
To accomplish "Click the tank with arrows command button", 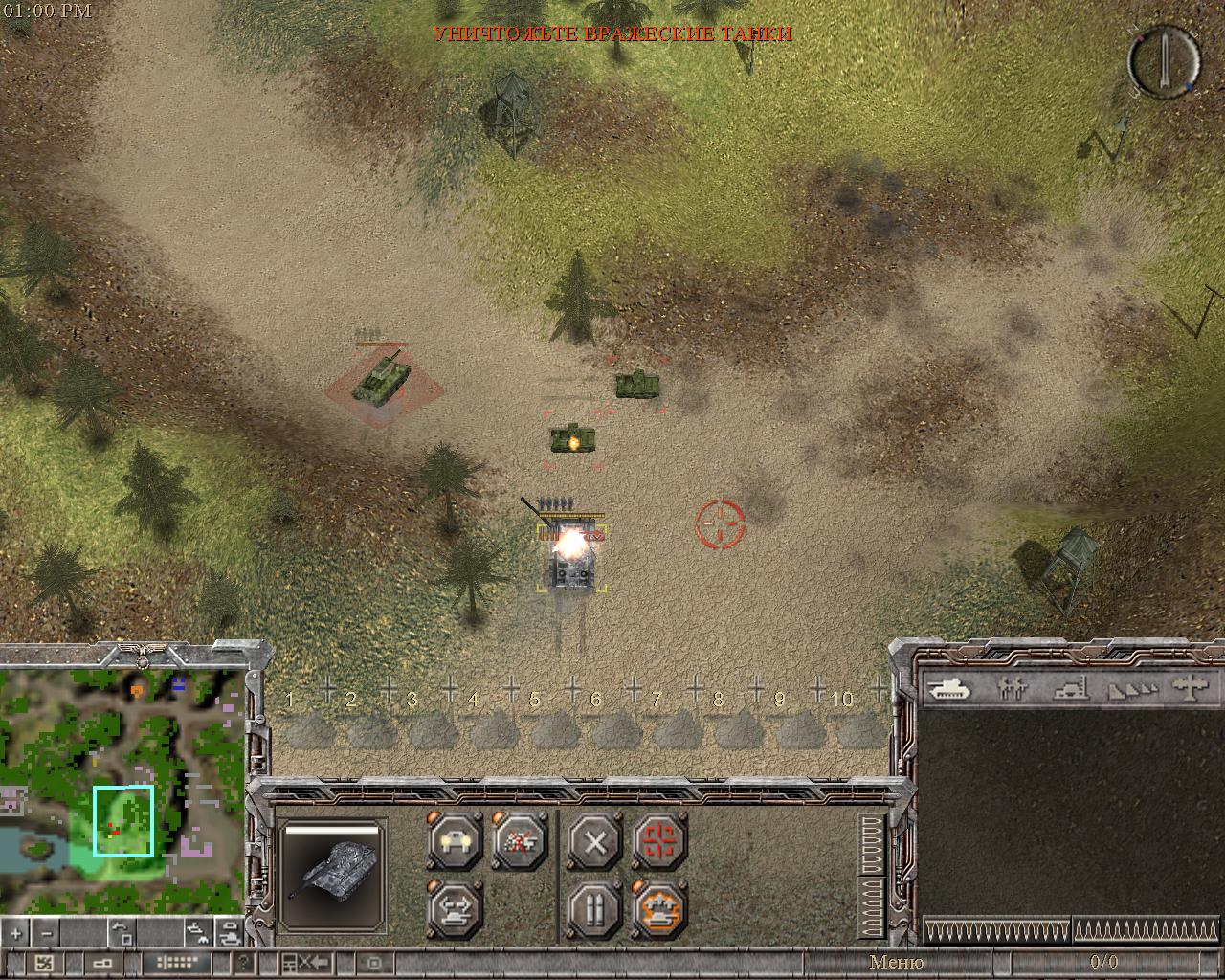I will [455, 906].
